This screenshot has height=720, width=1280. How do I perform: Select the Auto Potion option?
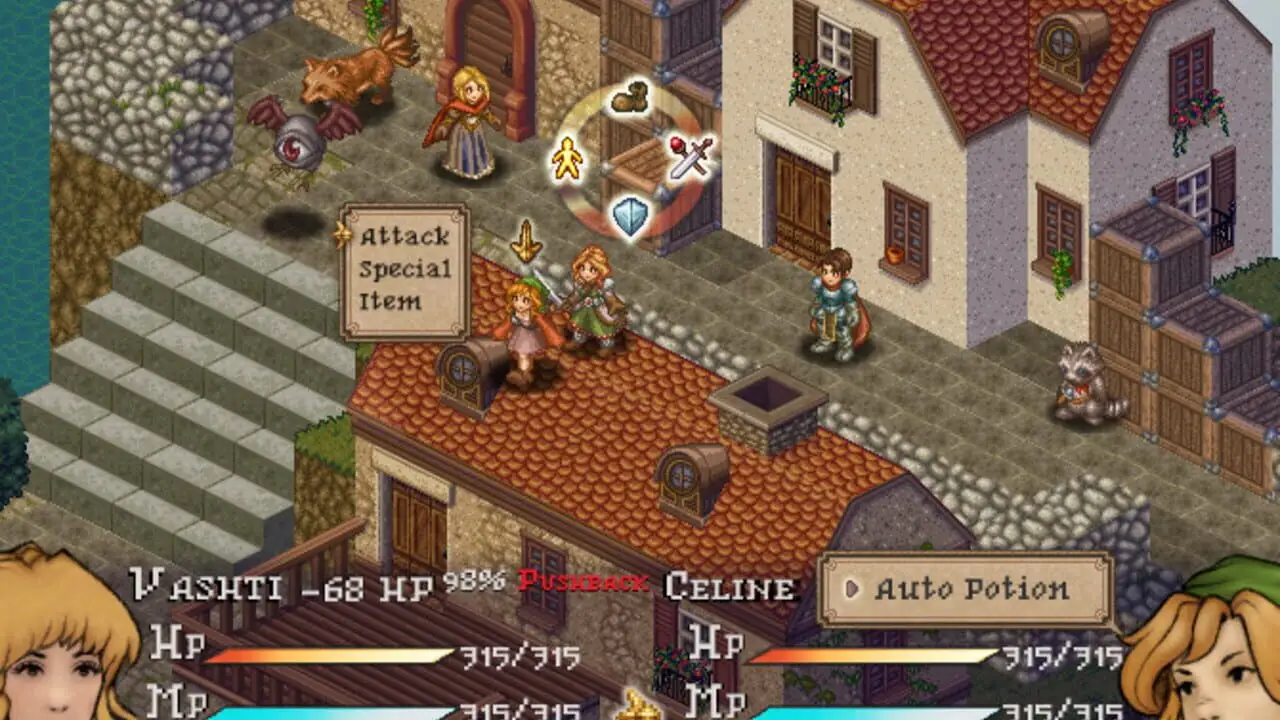pyautogui.click(x=965, y=589)
